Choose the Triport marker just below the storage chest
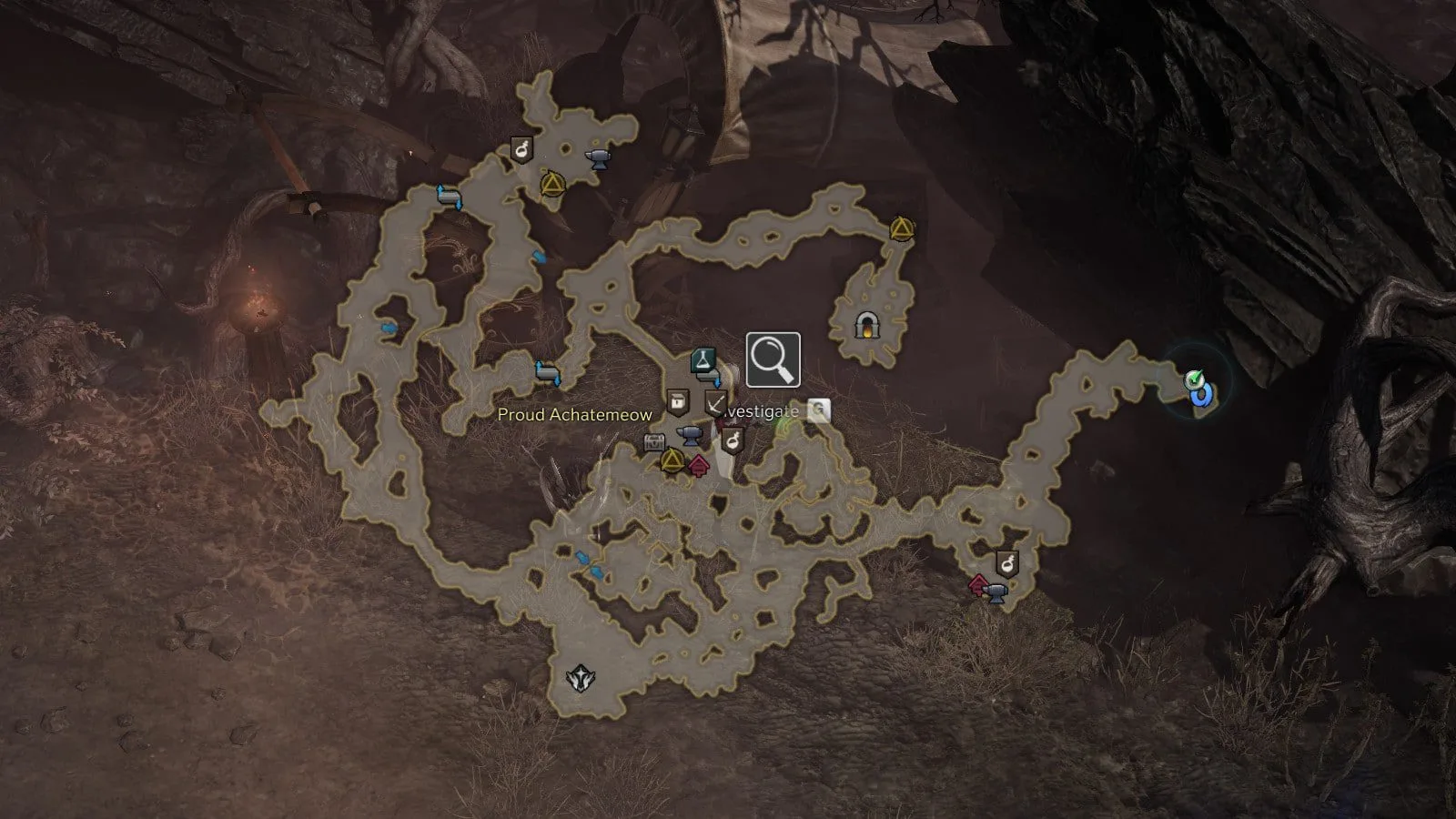This screenshot has width=1456, height=819. pyautogui.click(x=672, y=460)
